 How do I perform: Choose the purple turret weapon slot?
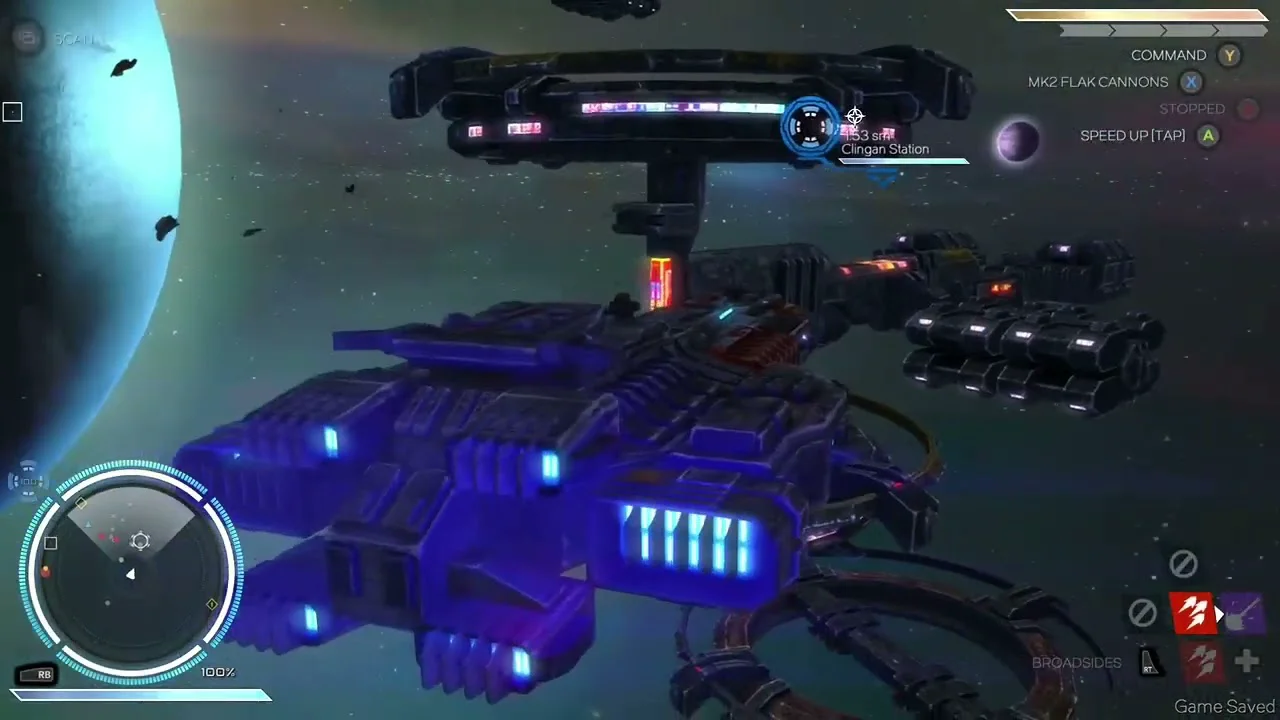pyautogui.click(x=1243, y=613)
